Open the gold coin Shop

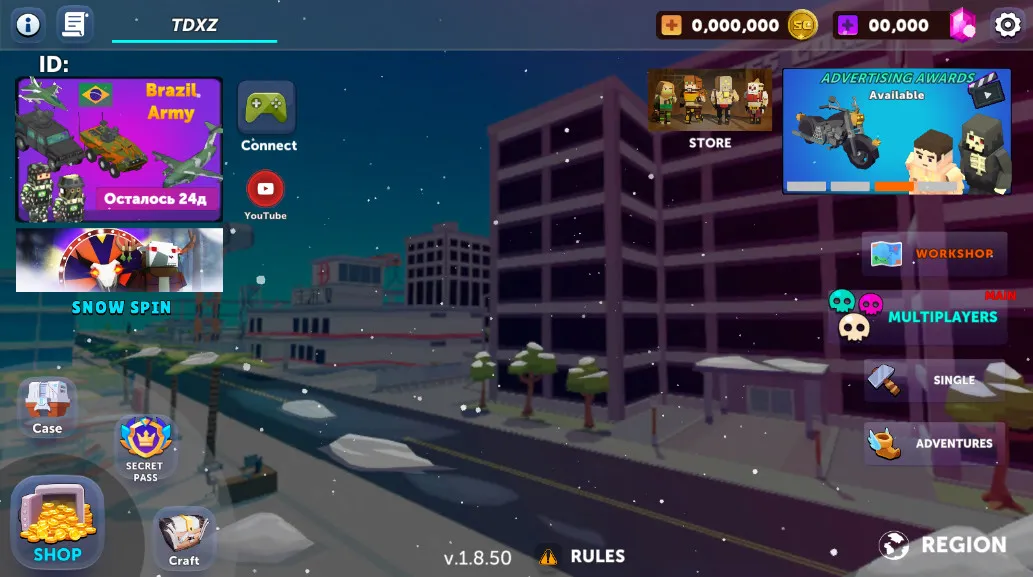57,523
